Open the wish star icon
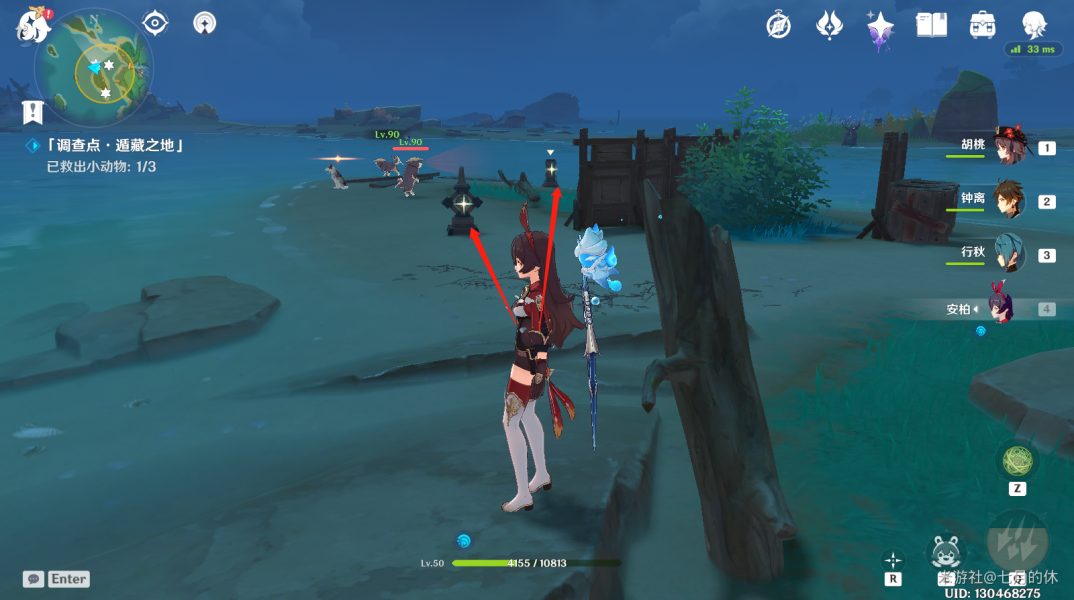The image size is (1074, 600). pos(880,27)
